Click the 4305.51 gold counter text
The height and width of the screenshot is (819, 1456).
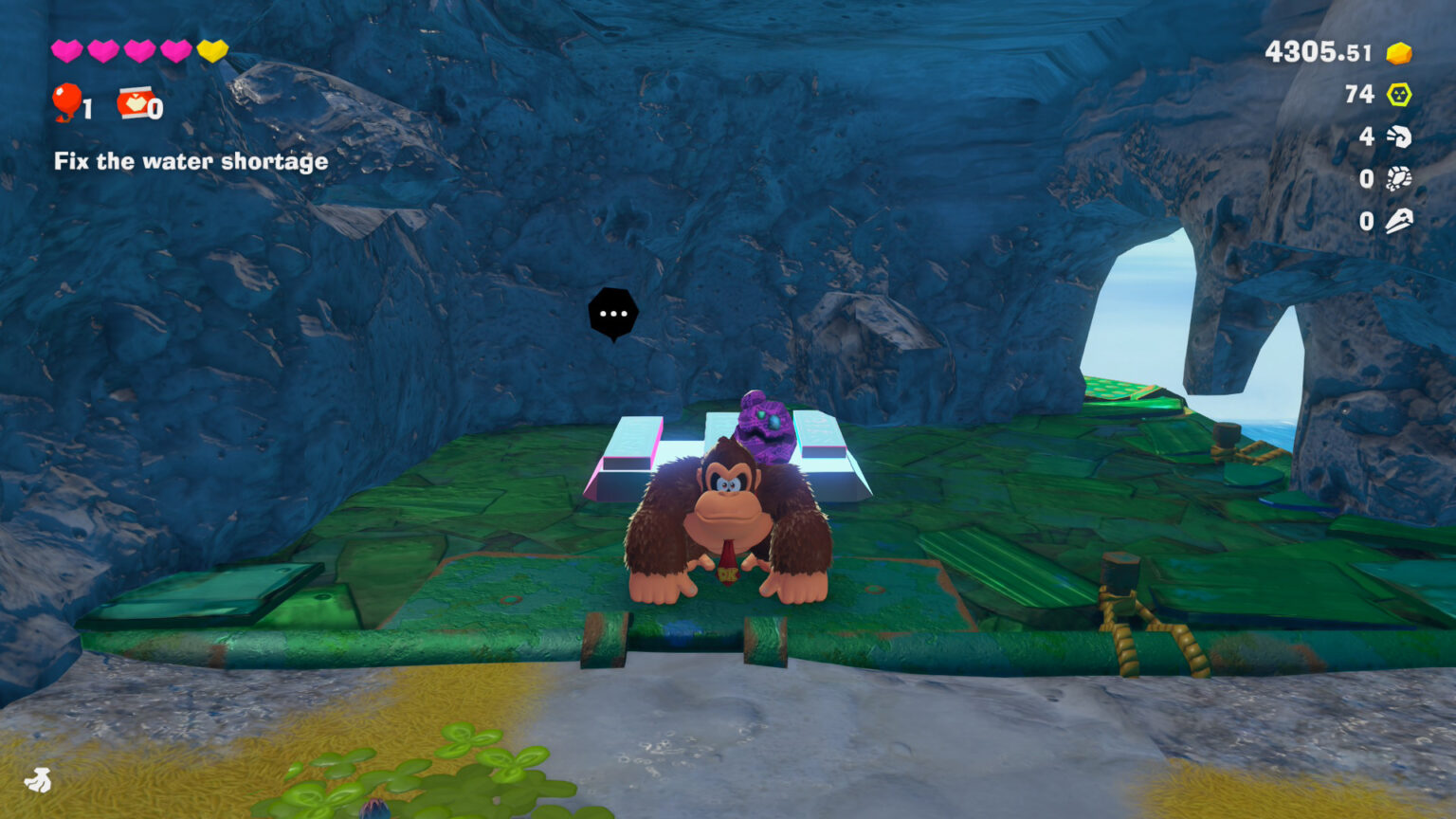(x=1318, y=52)
